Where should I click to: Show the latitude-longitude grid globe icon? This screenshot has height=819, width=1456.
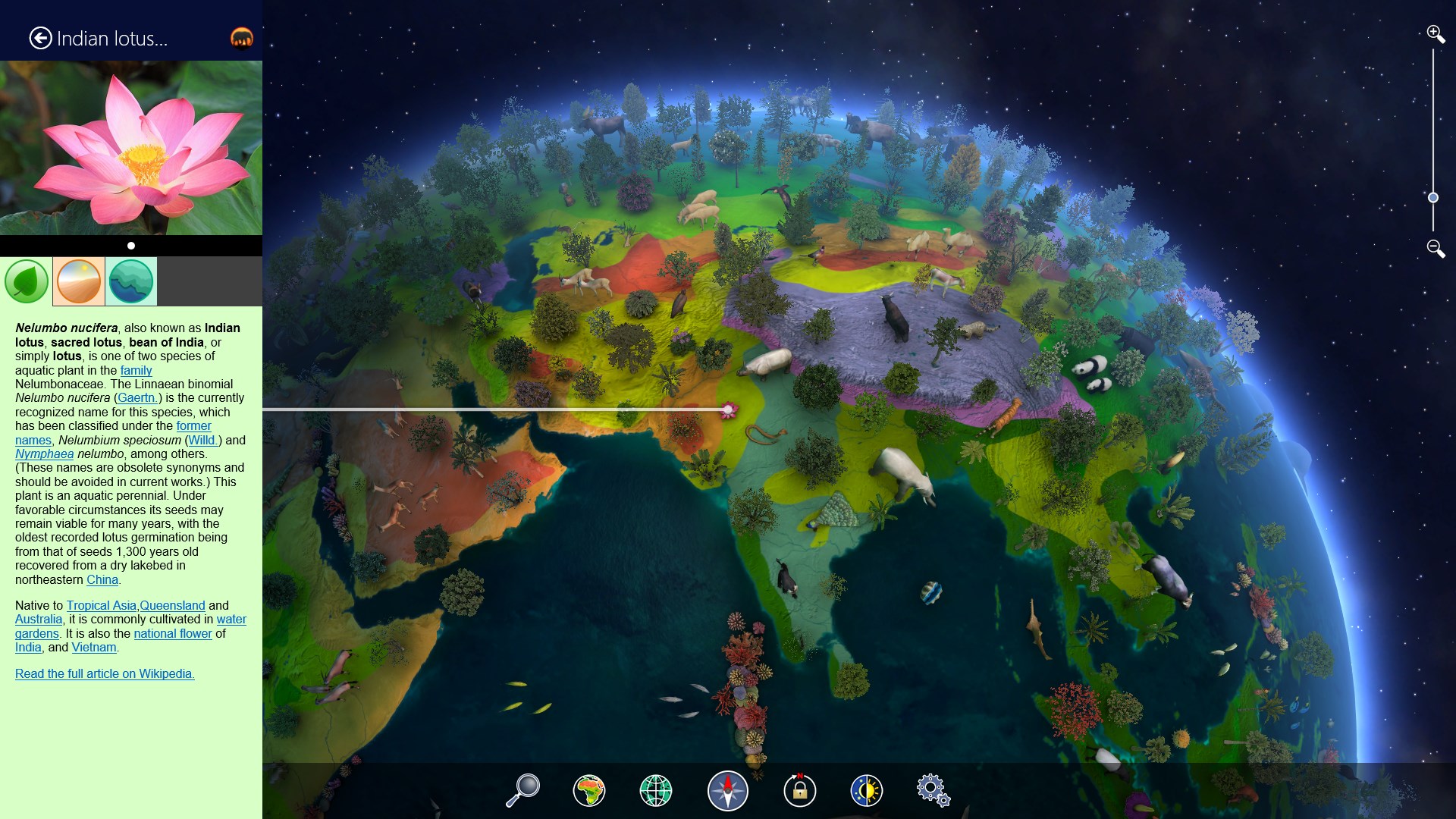[x=657, y=790]
